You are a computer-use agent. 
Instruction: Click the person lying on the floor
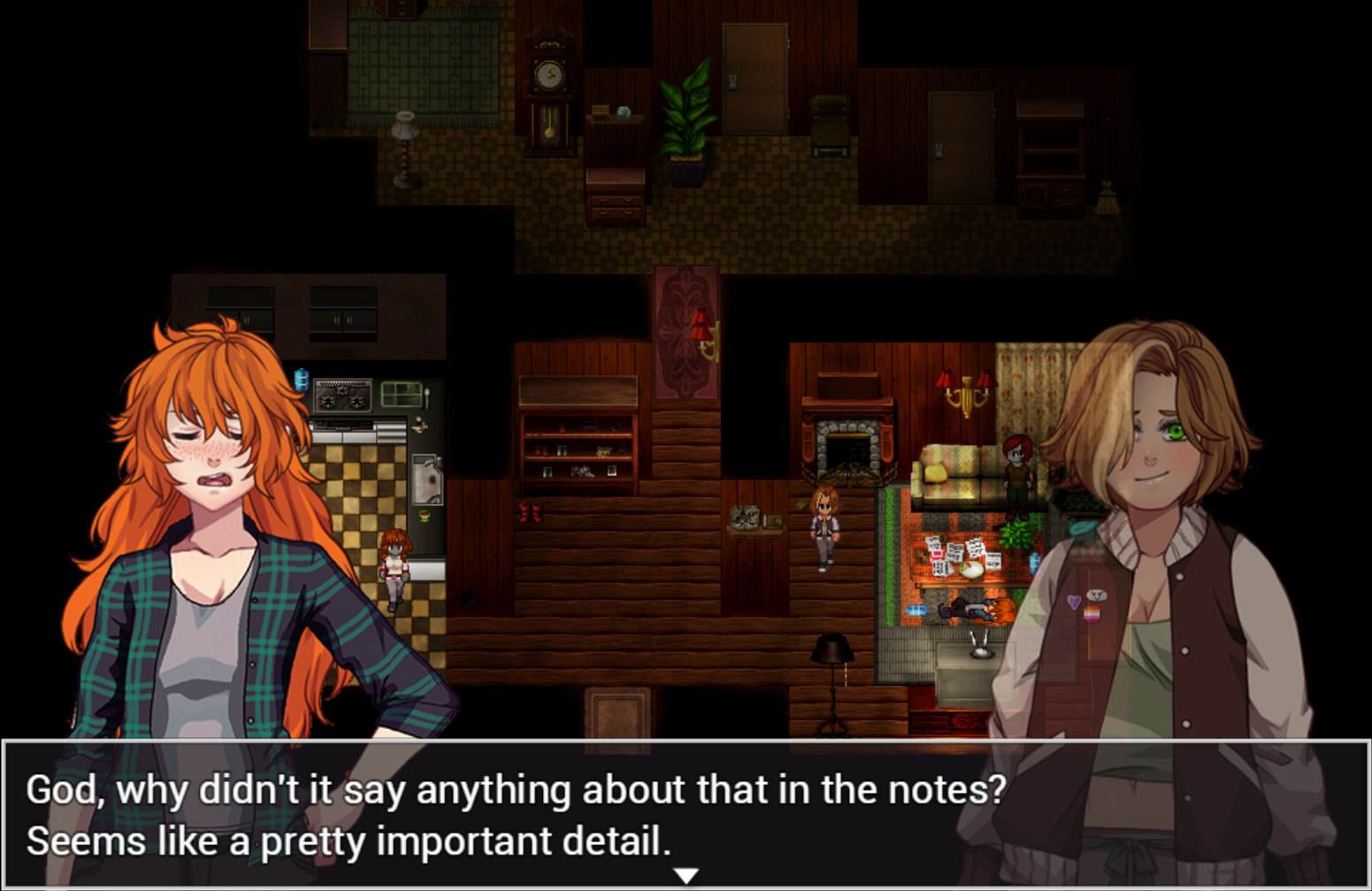point(964,611)
